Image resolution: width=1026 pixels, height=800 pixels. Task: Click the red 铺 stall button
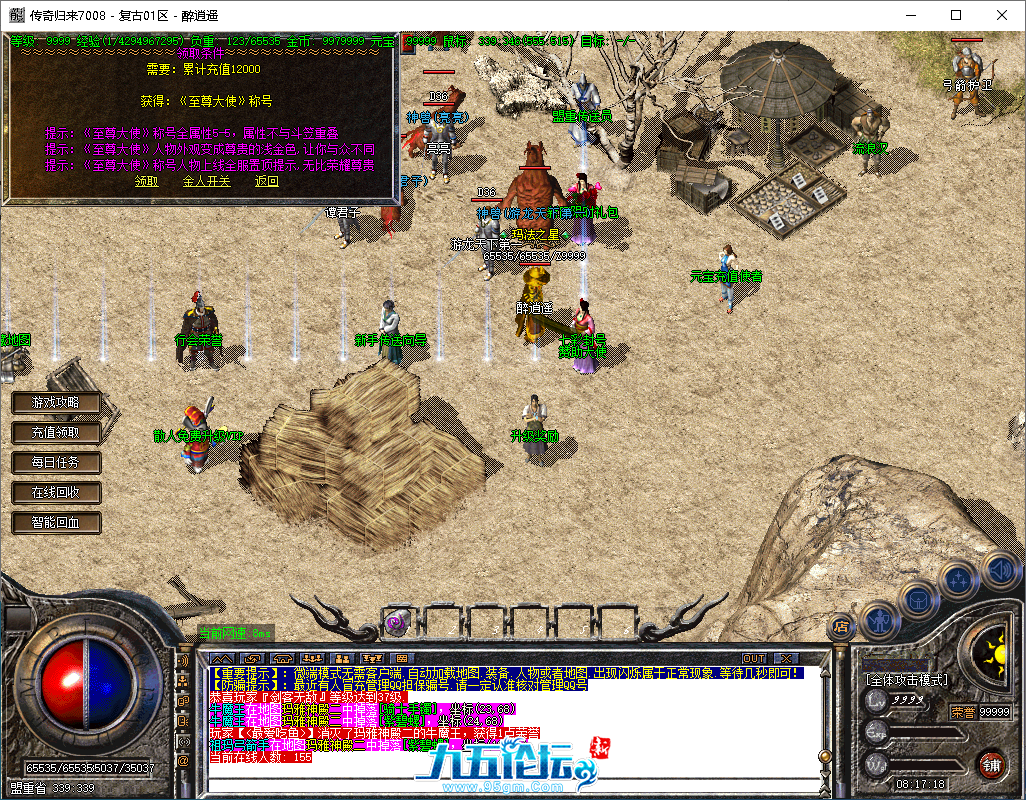(x=991, y=765)
